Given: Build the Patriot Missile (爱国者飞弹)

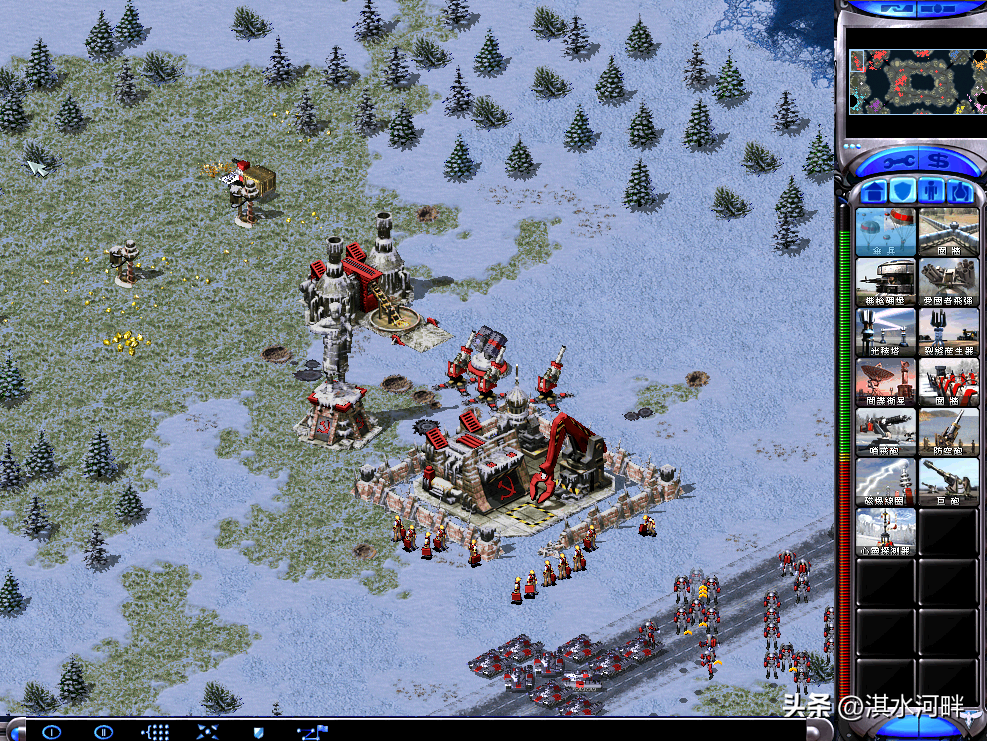Looking at the screenshot, I should 948,281.
